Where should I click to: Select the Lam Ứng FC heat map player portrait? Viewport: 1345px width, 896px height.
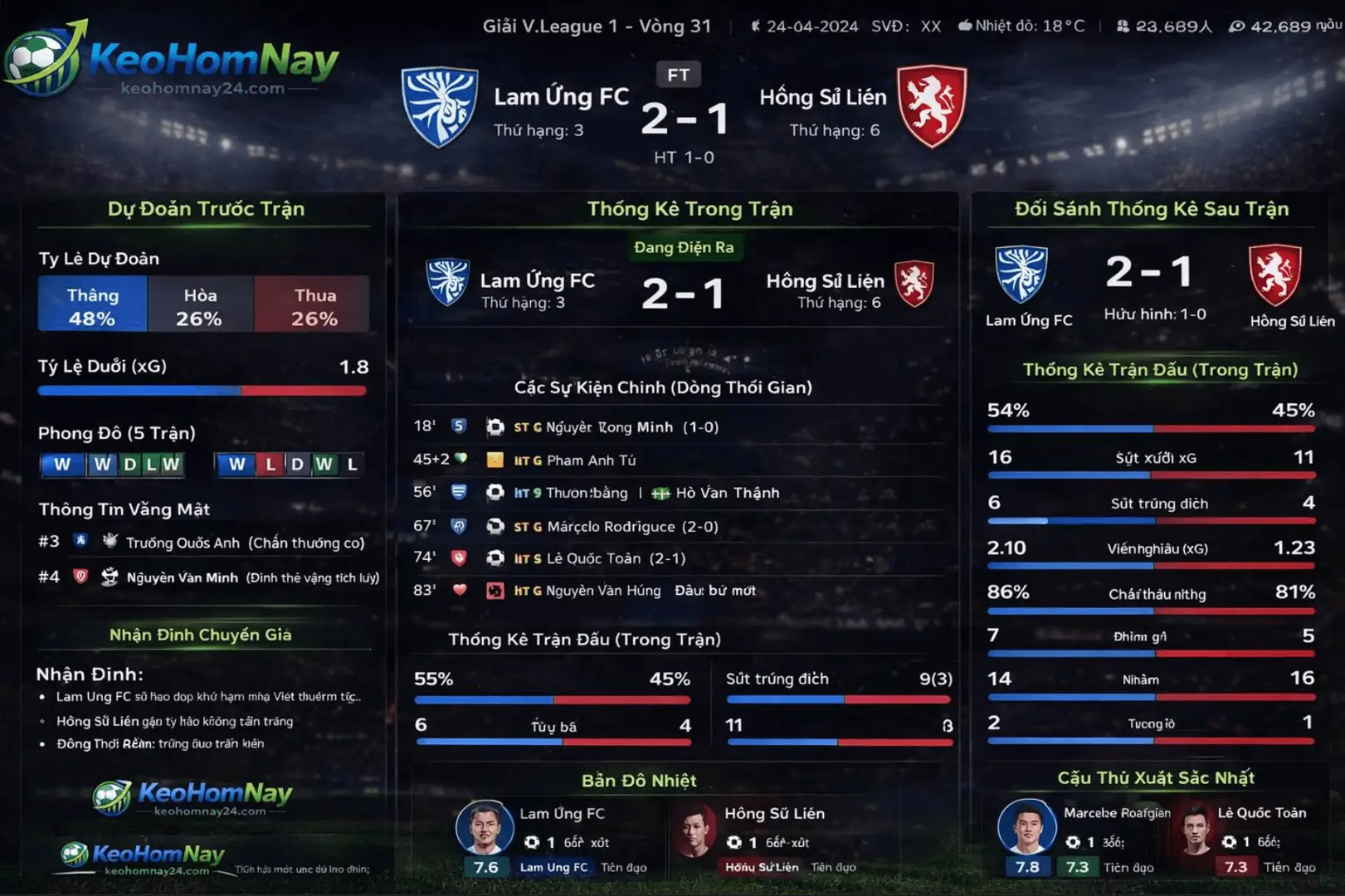tap(485, 827)
